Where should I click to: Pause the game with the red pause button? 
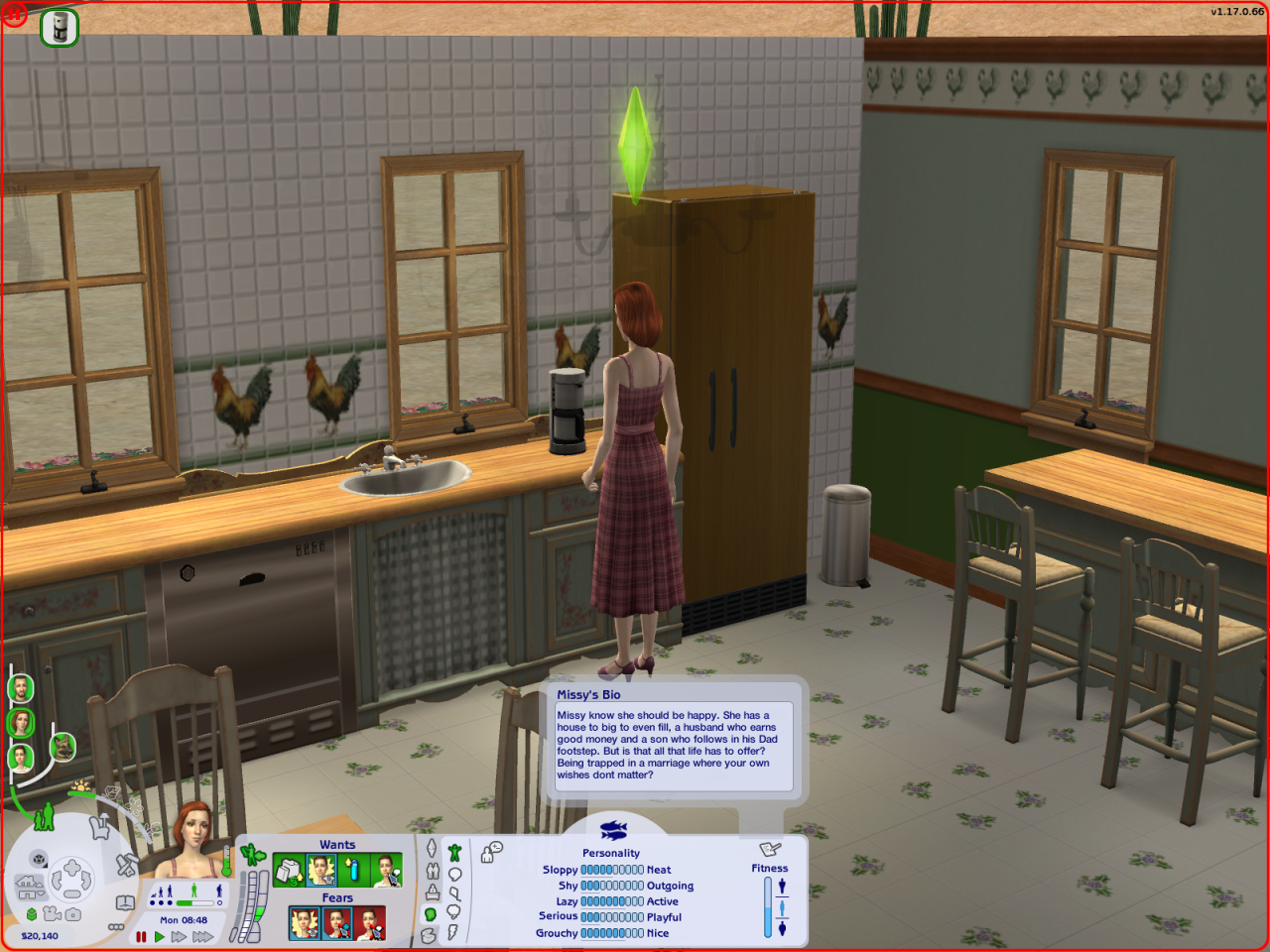(141, 936)
